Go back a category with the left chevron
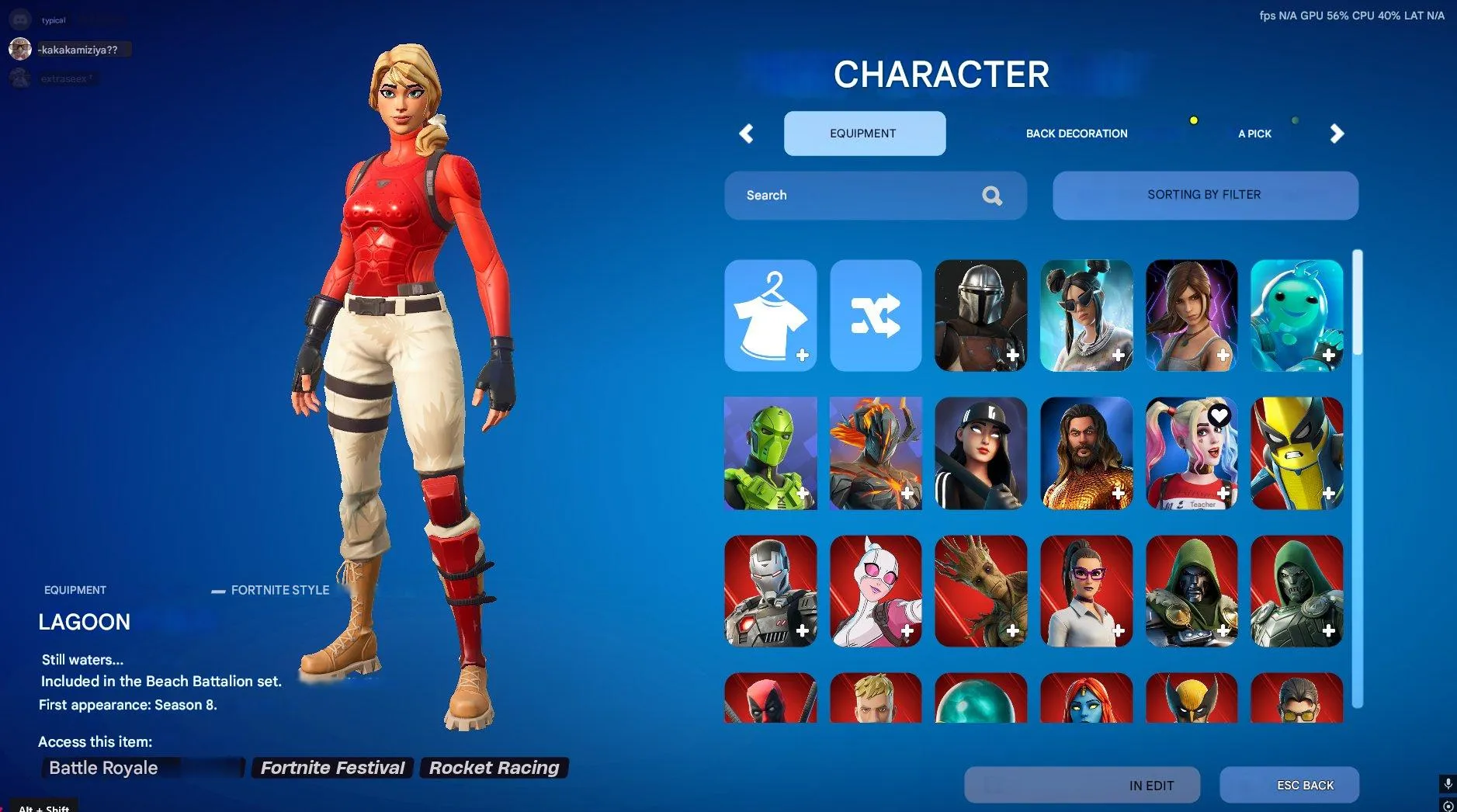This screenshot has height=812, width=1457. (x=747, y=134)
